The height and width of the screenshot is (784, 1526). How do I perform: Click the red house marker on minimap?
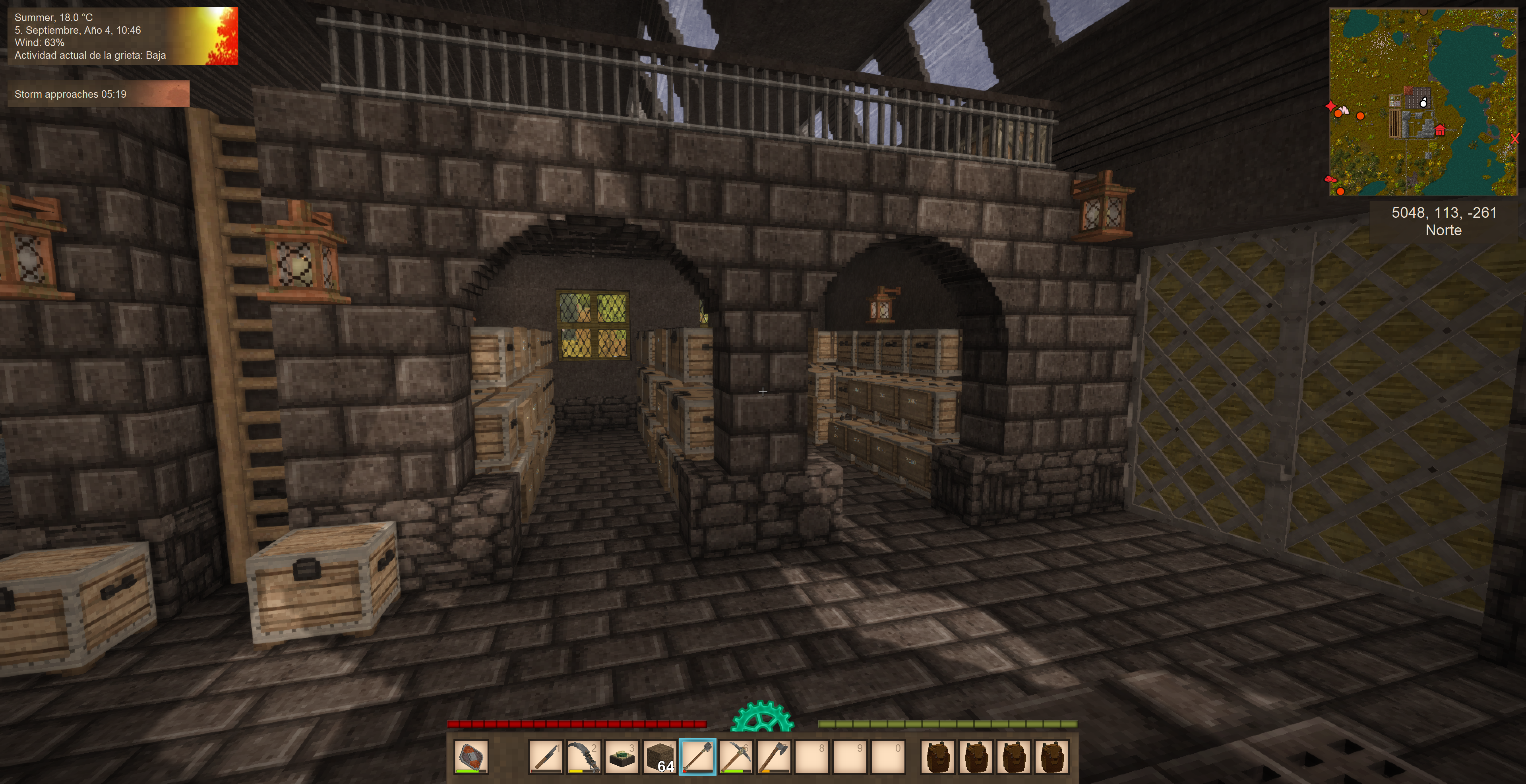[1440, 130]
